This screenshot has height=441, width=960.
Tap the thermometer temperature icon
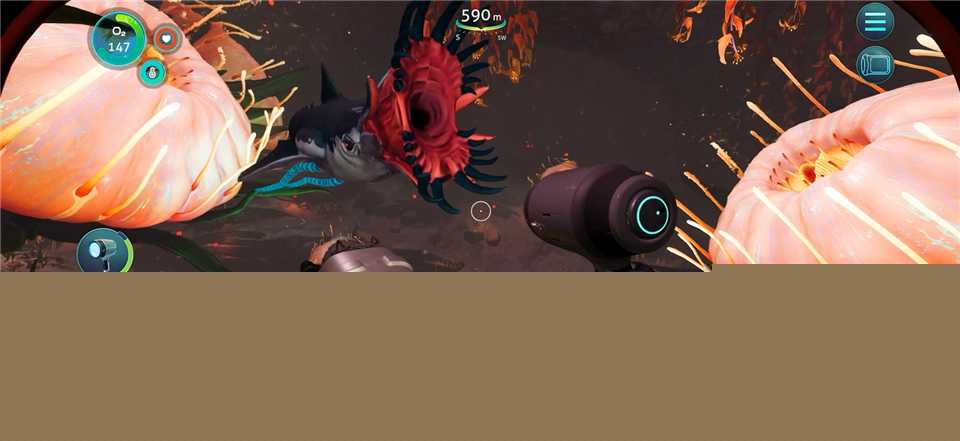[153, 72]
